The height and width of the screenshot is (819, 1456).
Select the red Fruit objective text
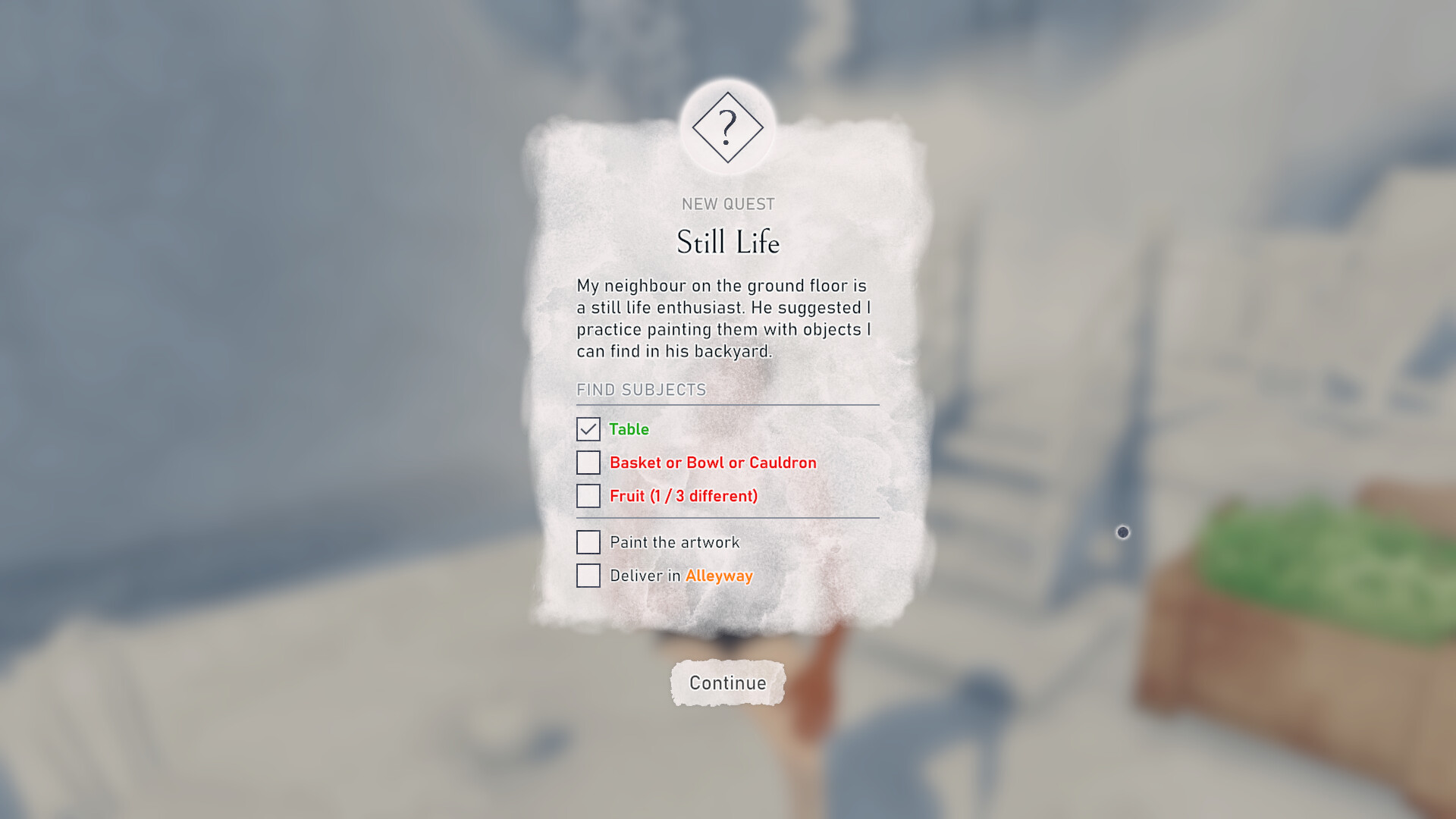click(x=683, y=496)
